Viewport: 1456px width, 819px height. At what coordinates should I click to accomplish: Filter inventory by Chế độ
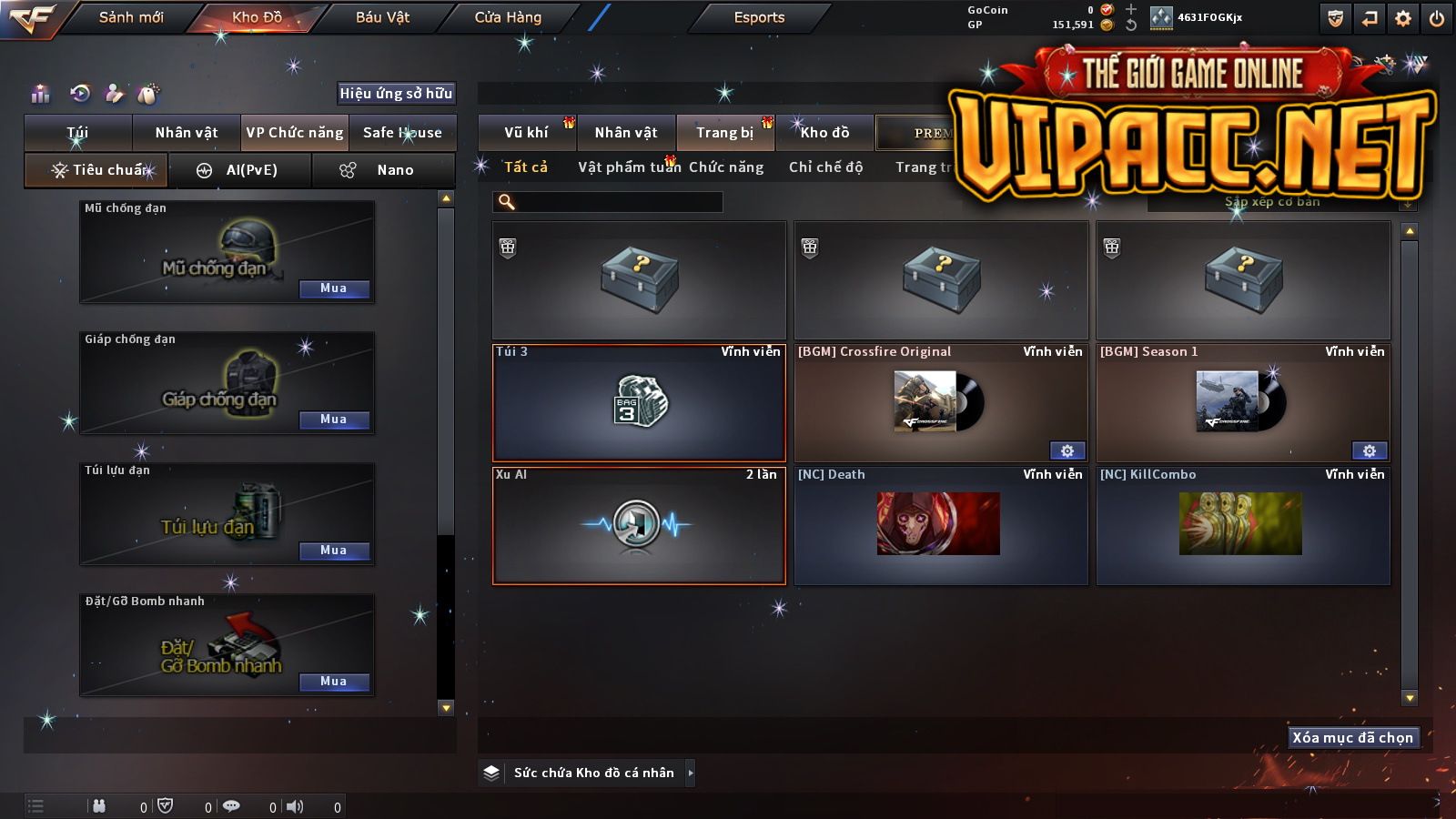point(825,167)
